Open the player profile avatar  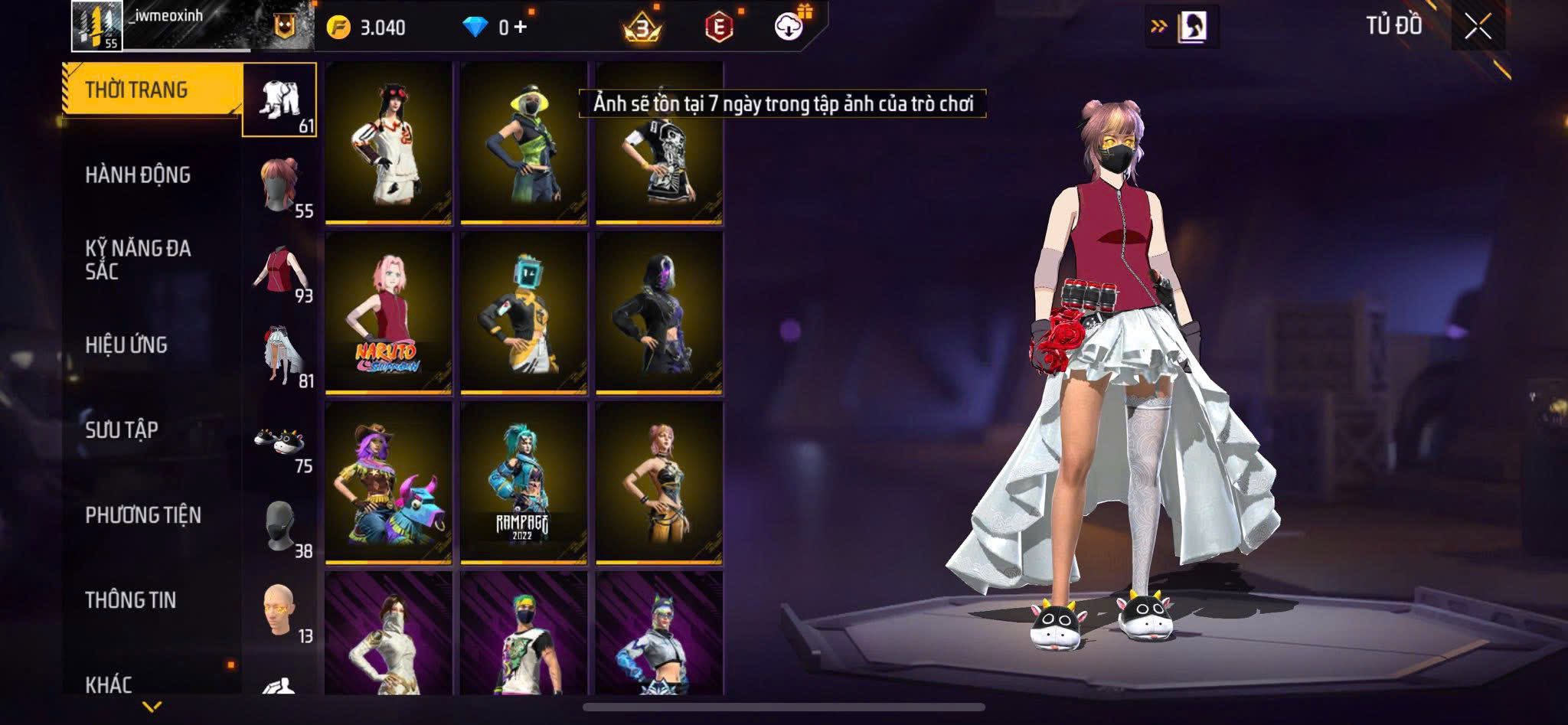point(96,25)
